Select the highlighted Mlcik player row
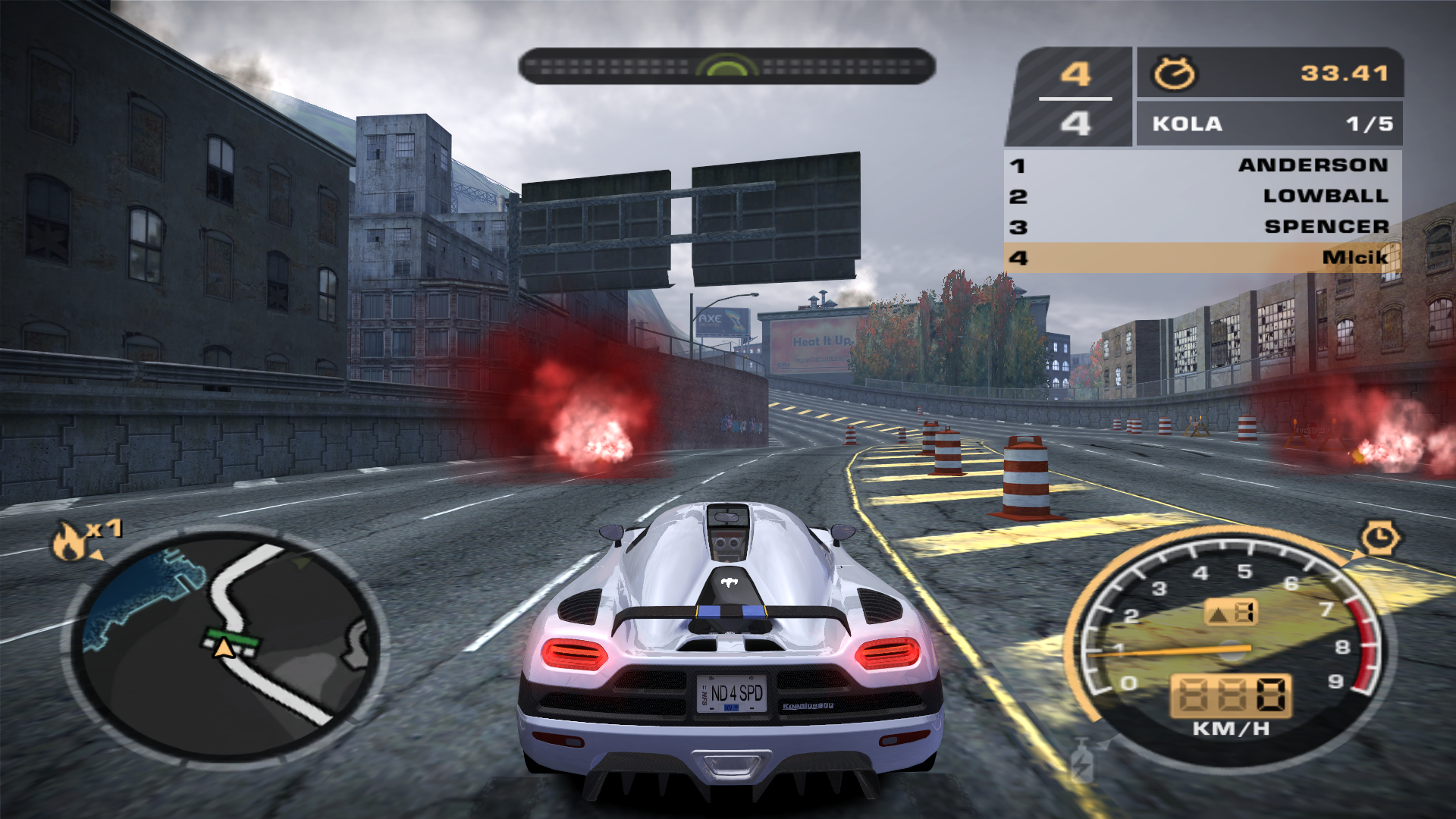This screenshot has width=1456, height=819. [1203, 258]
